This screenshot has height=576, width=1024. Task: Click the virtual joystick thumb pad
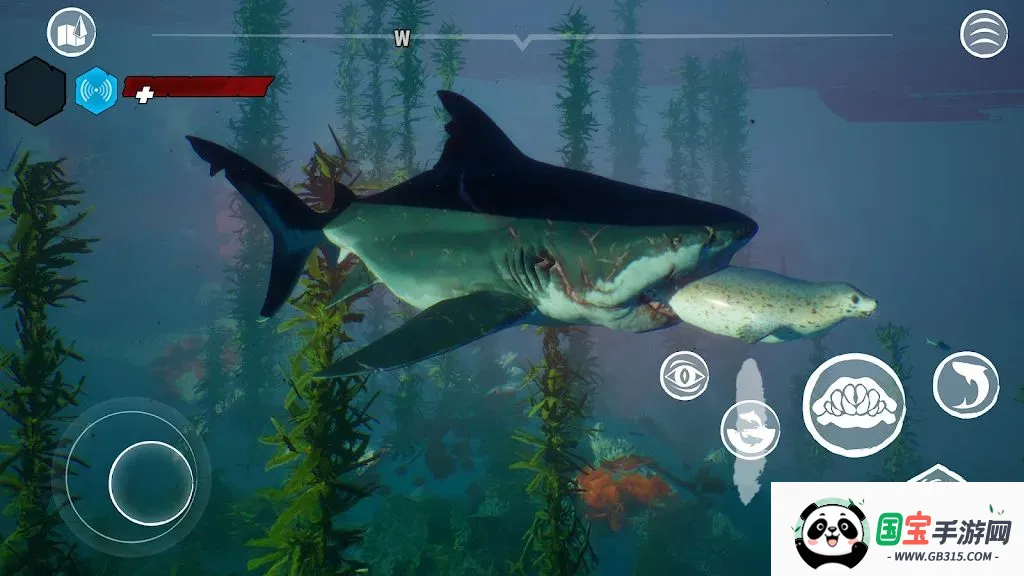(151, 483)
